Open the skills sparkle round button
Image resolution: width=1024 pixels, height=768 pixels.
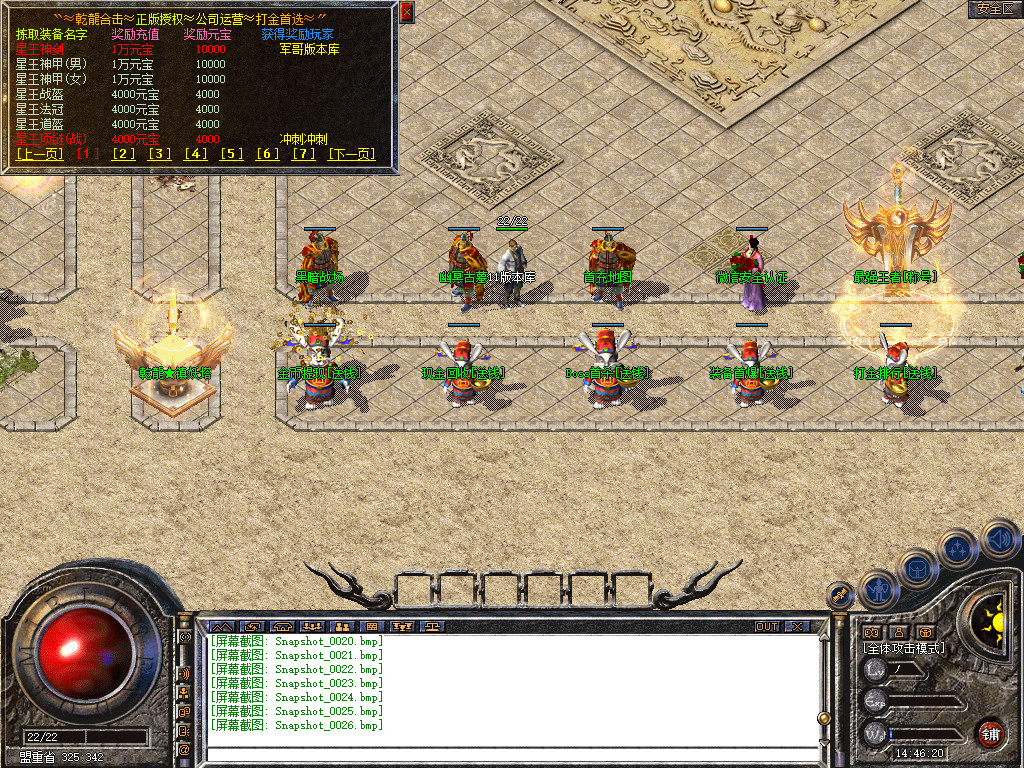[x=958, y=549]
